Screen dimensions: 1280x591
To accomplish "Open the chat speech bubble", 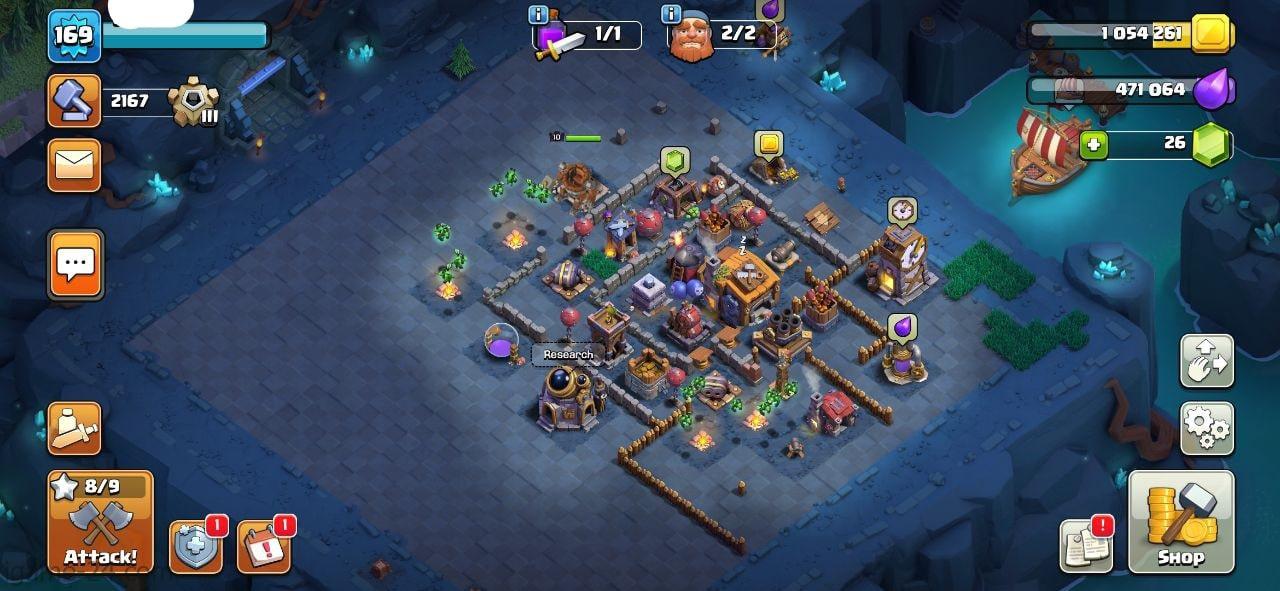I will [76, 265].
